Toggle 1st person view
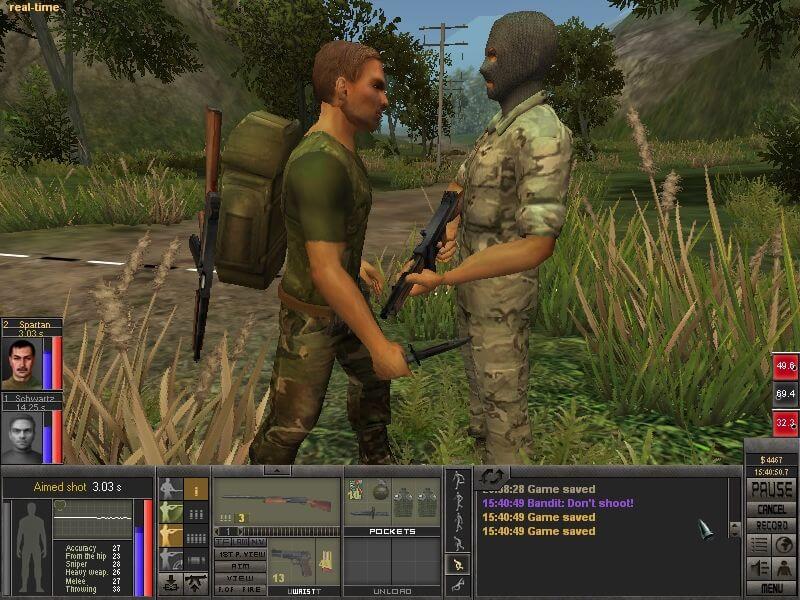 click(241, 553)
